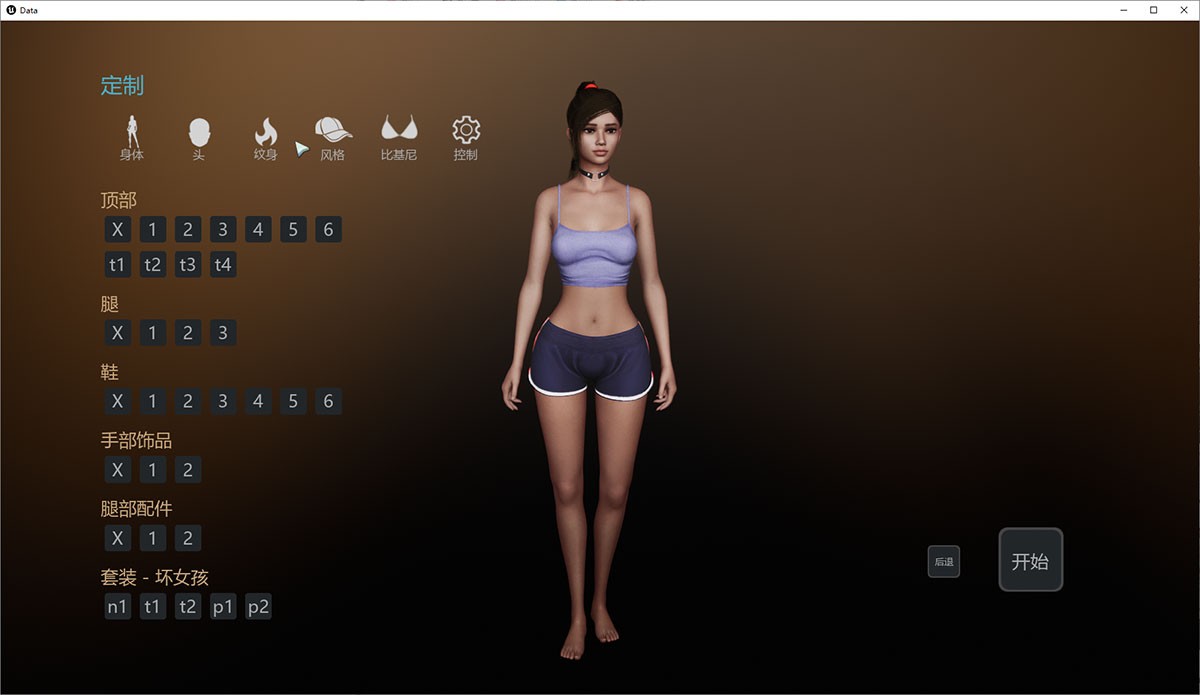
Task: Pick leg clothing option 3 under 腿
Action: [223, 333]
